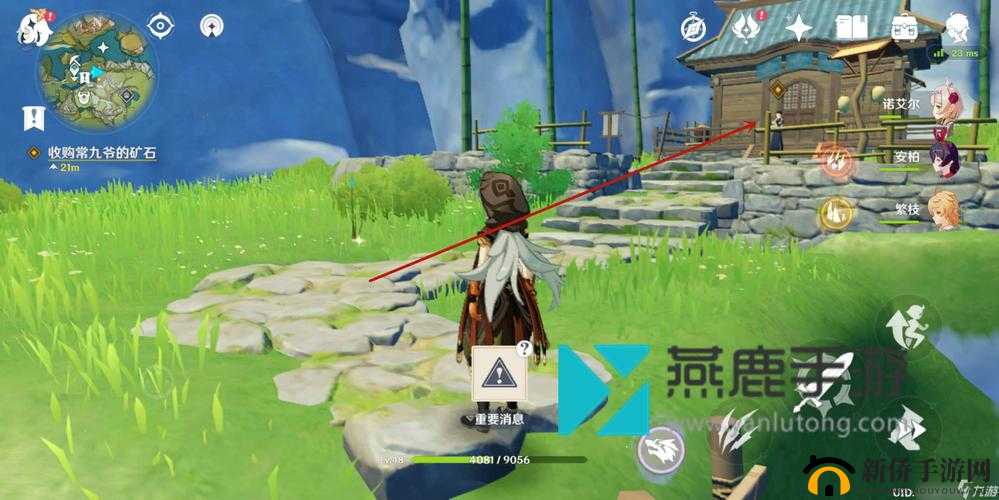
Task: Open the Wish four-pointed star icon
Action: click(x=799, y=27)
